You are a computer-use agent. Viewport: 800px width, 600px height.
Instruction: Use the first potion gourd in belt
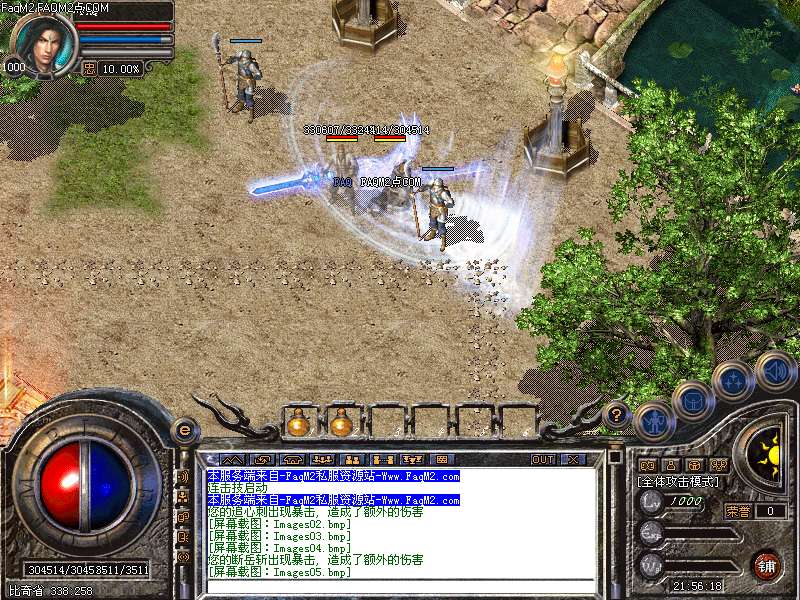pyautogui.click(x=298, y=423)
